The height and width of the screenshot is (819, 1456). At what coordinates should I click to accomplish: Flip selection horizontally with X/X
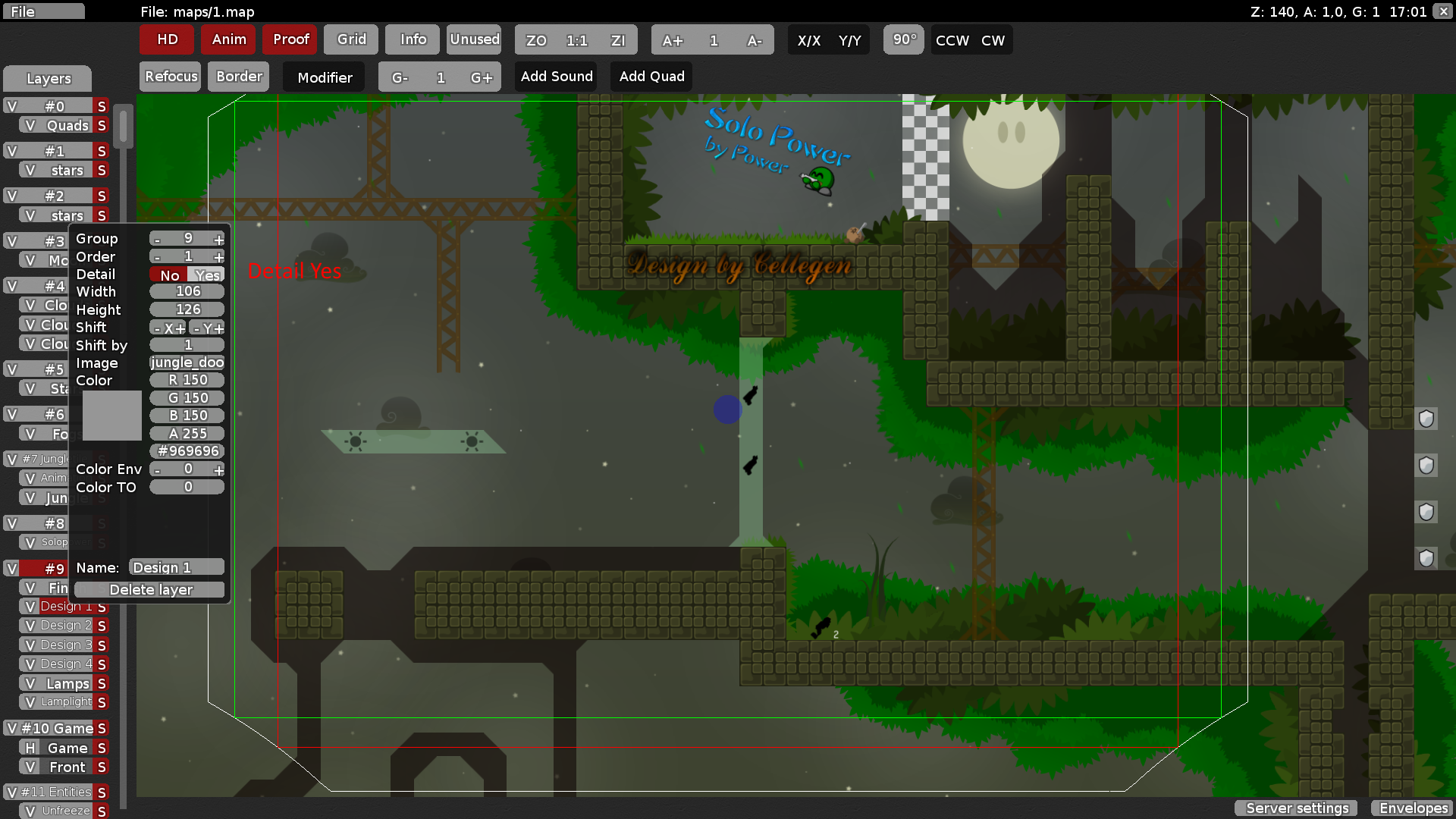tap(810, 40)
